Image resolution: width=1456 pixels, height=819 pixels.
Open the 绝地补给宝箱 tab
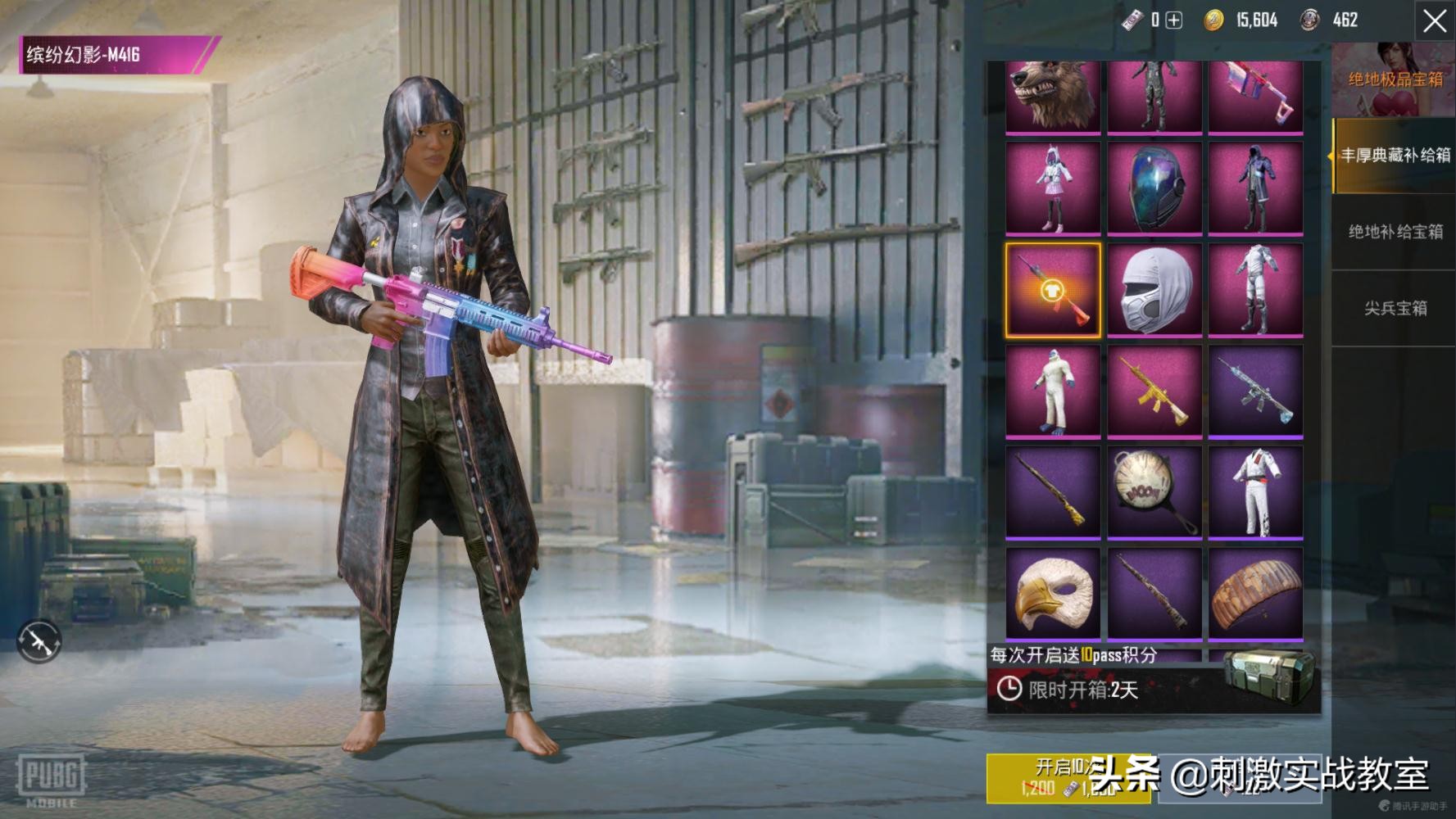pos(1395,232)
